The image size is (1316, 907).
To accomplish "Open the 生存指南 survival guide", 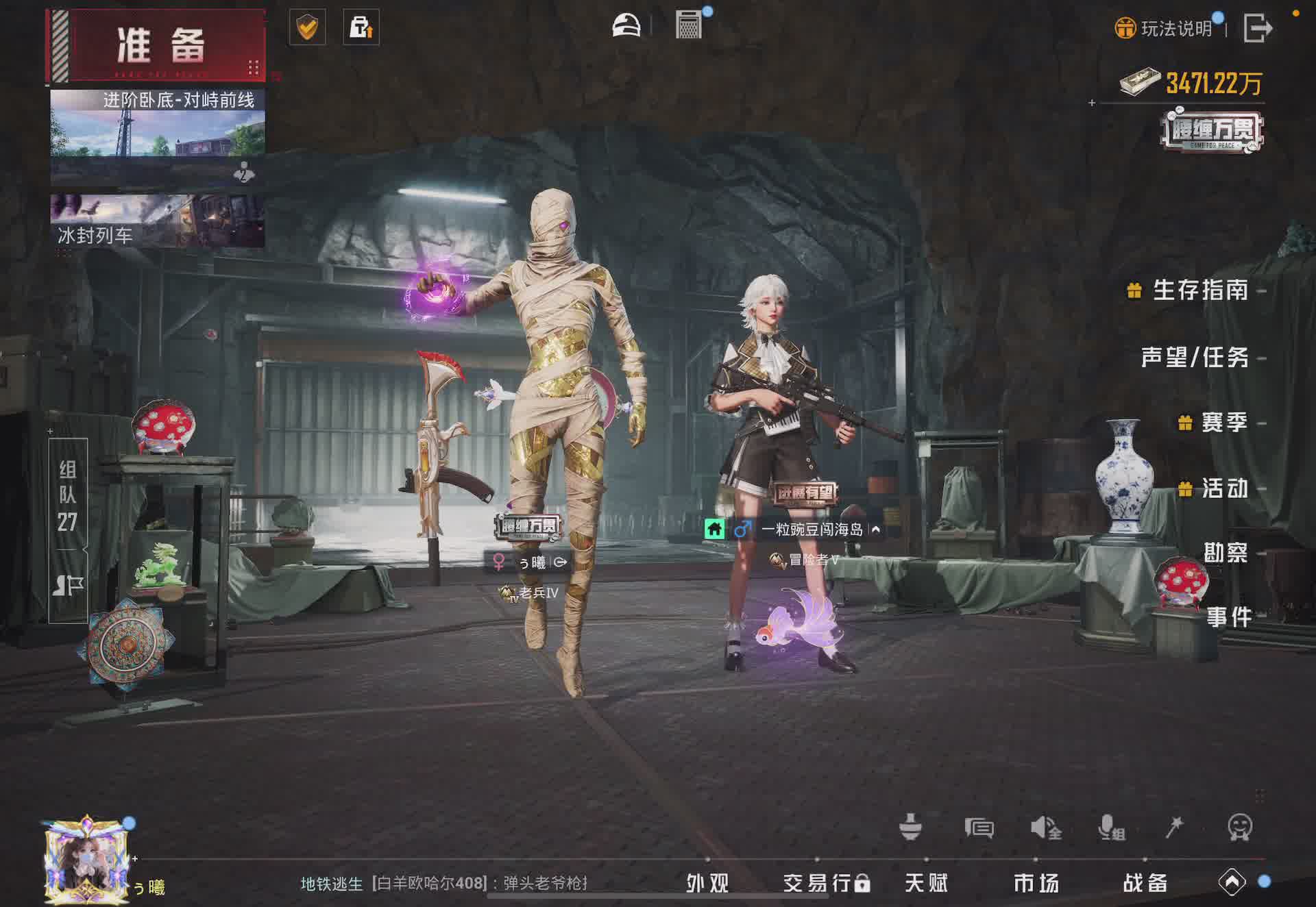I will (1199, 290).
